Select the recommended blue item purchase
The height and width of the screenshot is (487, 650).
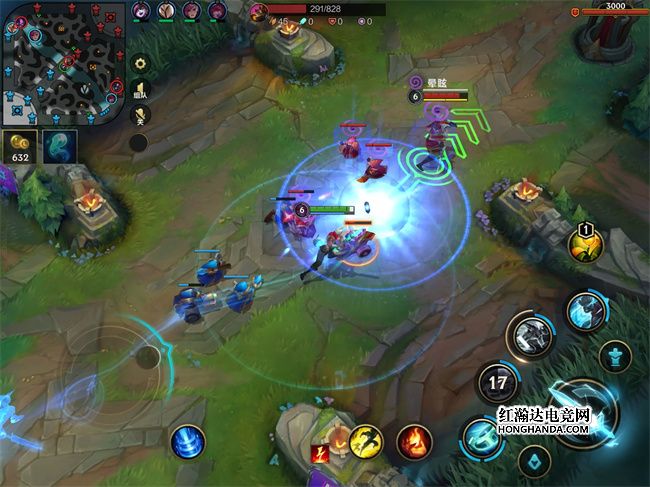[x=59, y=145]
